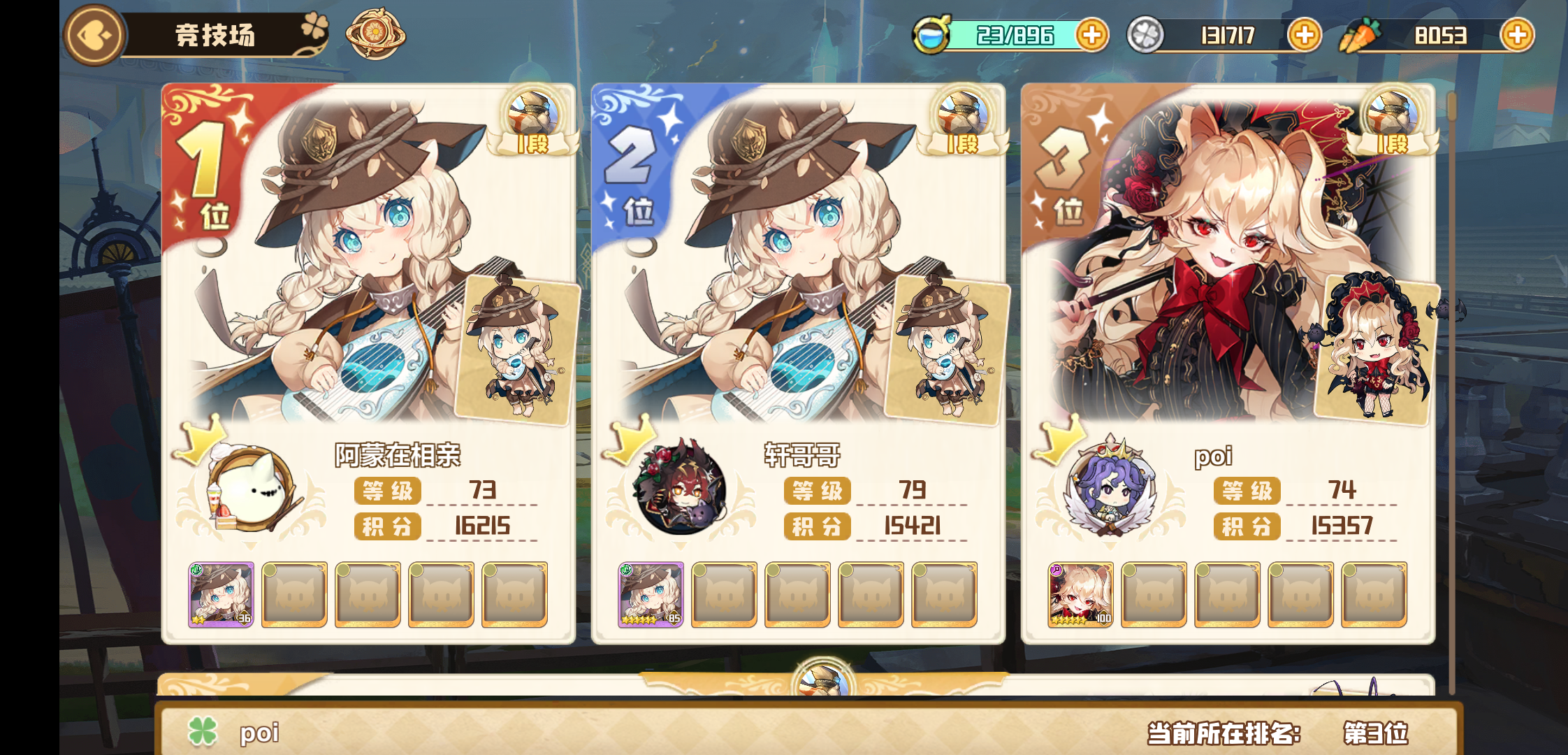The width and height of the screenshot is (1568, 755).
Task: Open the season medallion icon beside the title
Action: (375, 34)
